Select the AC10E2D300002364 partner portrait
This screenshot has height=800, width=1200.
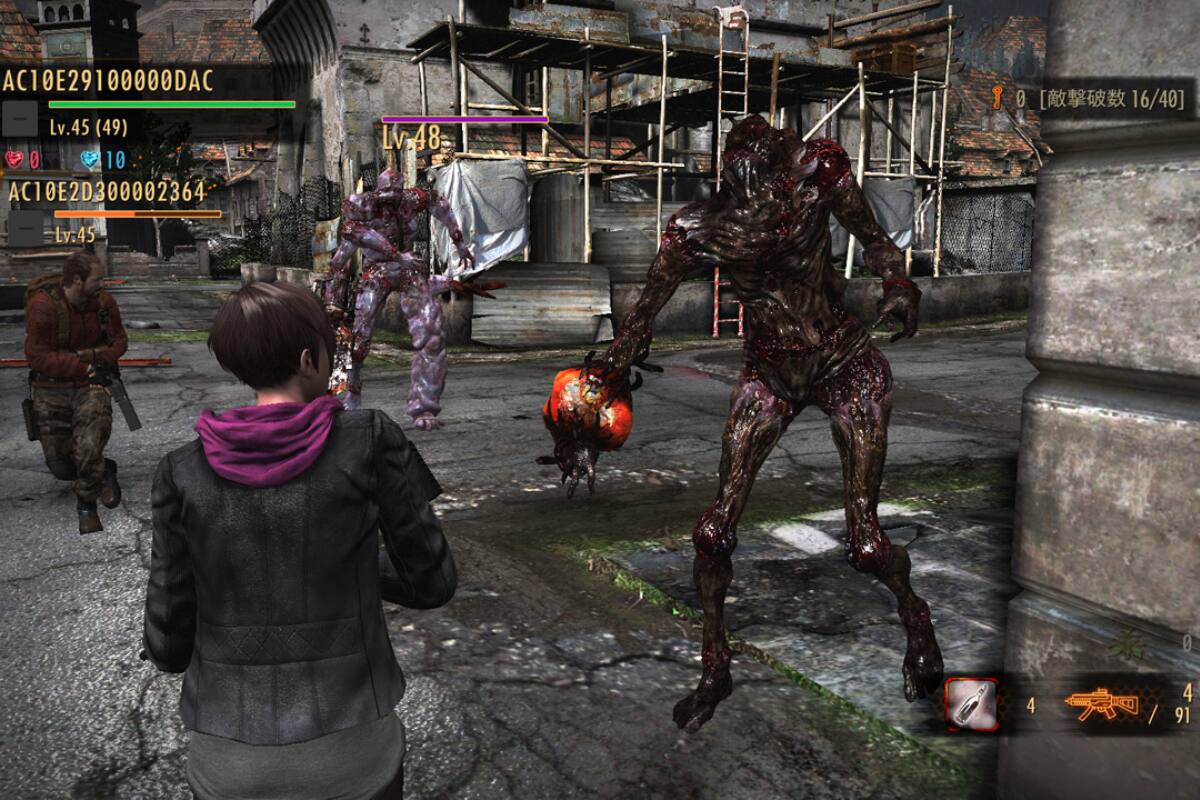pyautogui.click(x=25, y=229)
